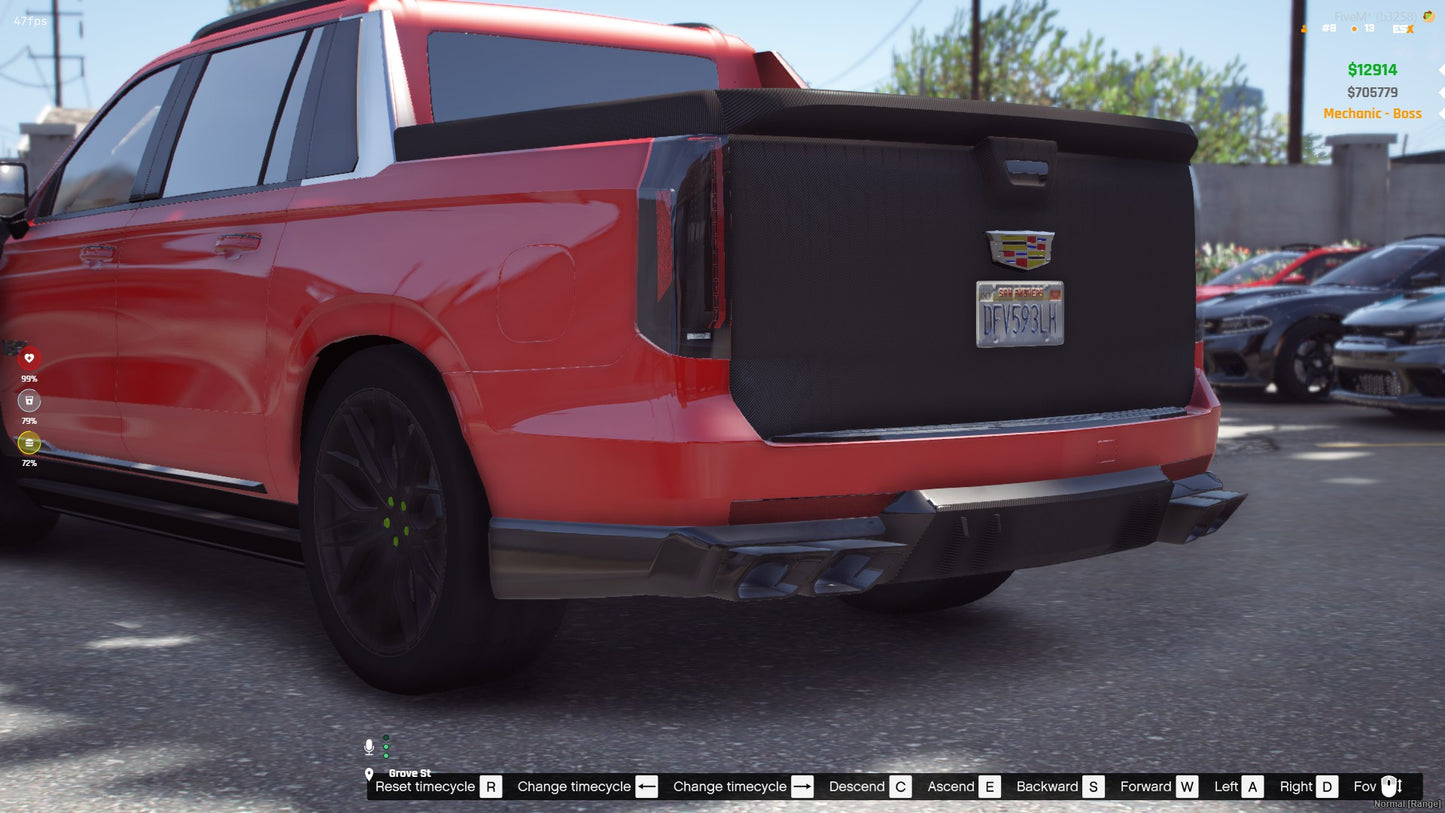Screen dimensions: 1445x813
Task: Click the yellow hunger burger icon
Action: tap(29, 443)
